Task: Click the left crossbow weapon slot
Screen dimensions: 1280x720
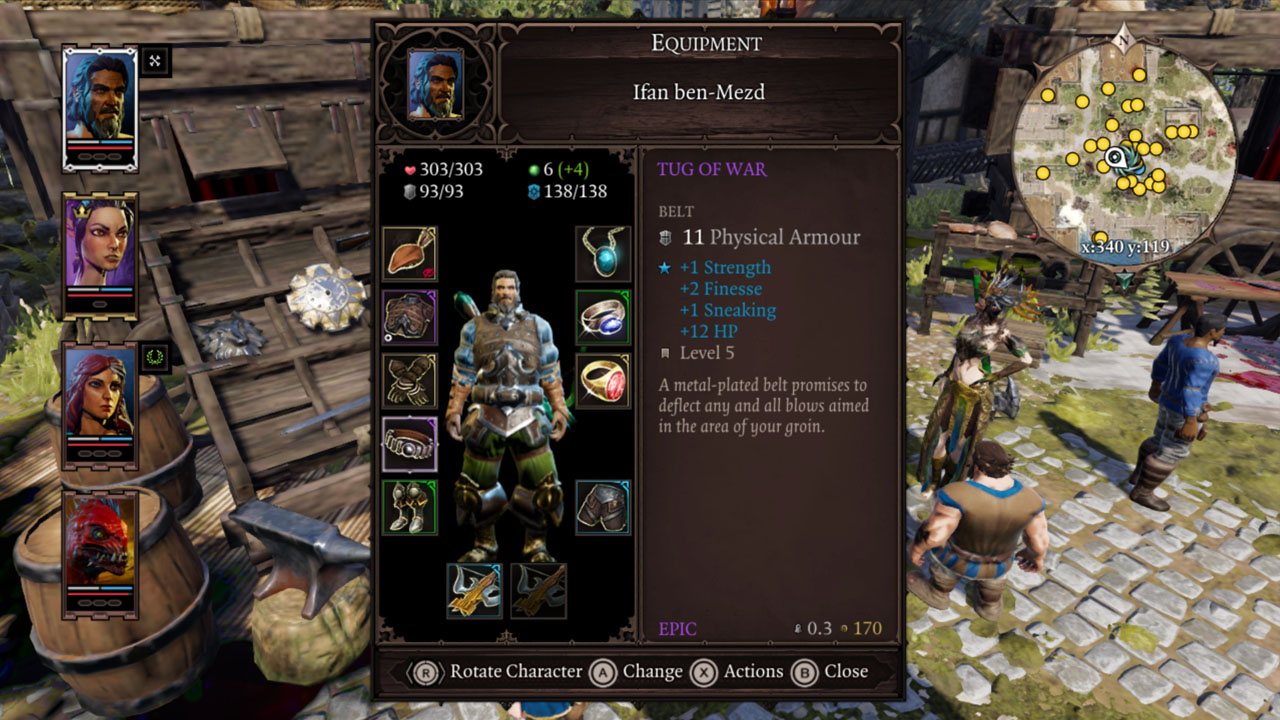Action: click(x=474, y=588)
